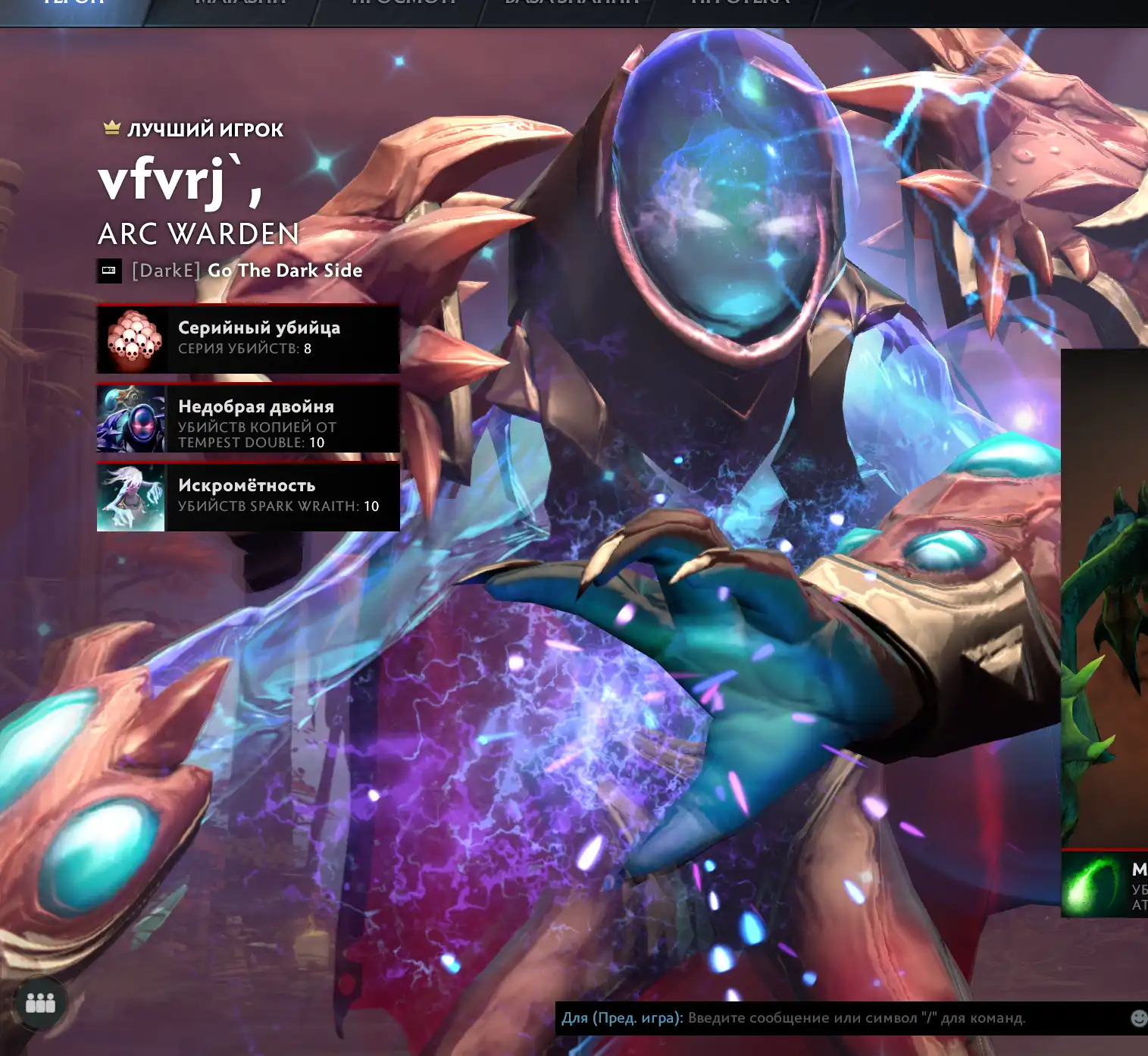The width and height of the screenshot is (1148, 1056).
Task: Open the profile of player vfvrj`,
Action: [x=180, y=180]
